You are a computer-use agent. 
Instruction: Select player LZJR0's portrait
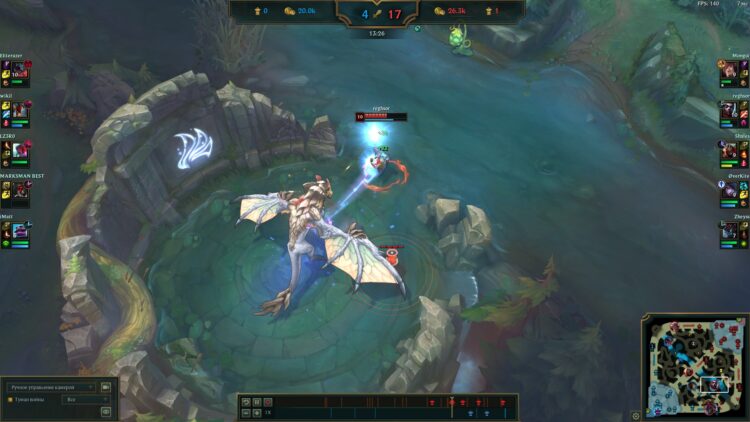pyautogui.click(x=19, y=151)
